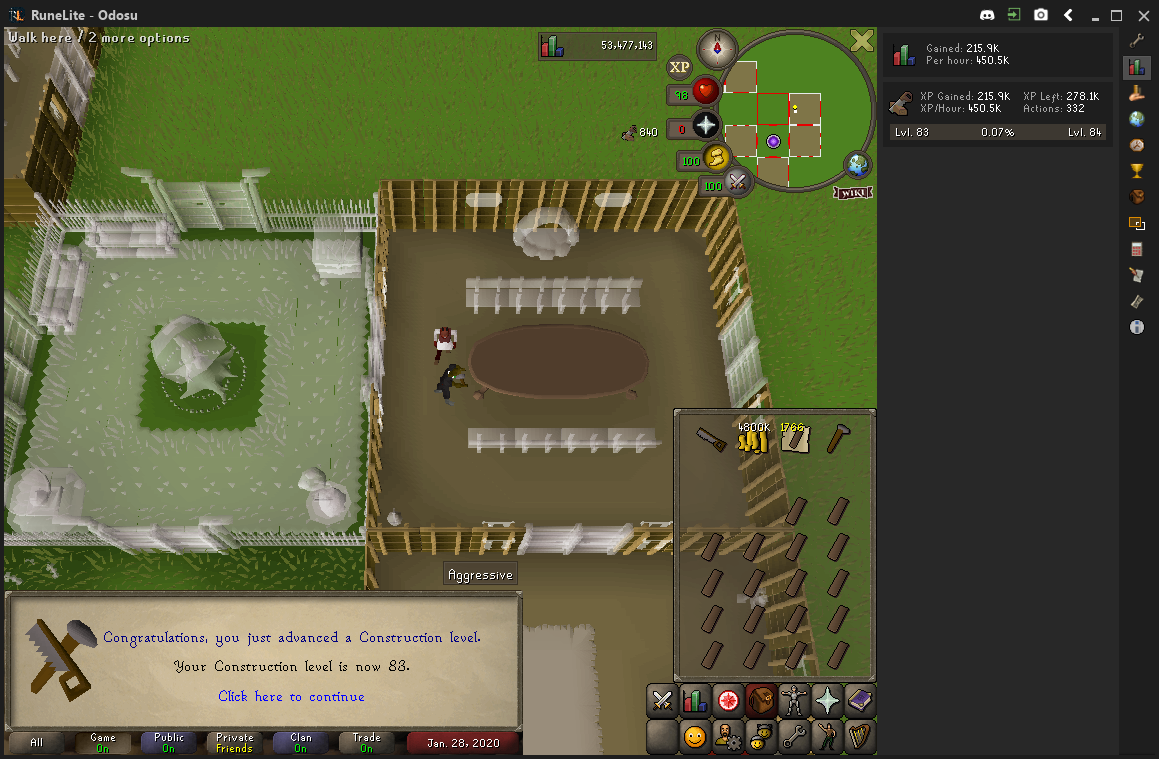Open the Combat Options tab
1159x759 pixels.
tap(661, 702)
